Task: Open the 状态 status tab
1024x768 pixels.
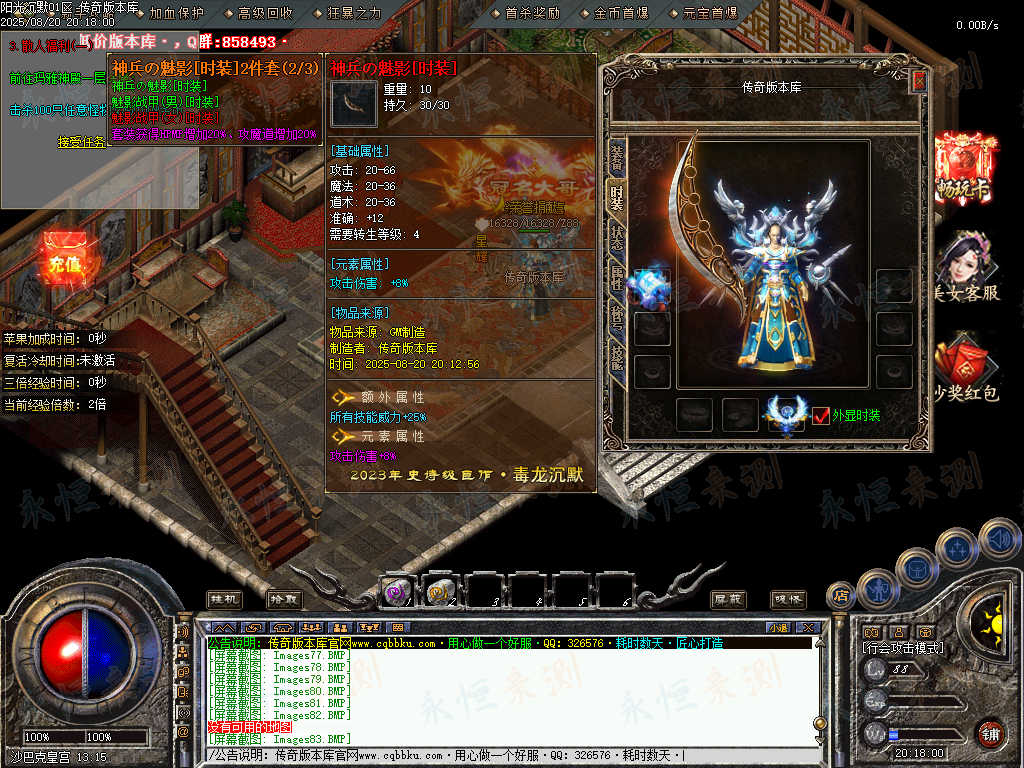Action: (616, 238)
